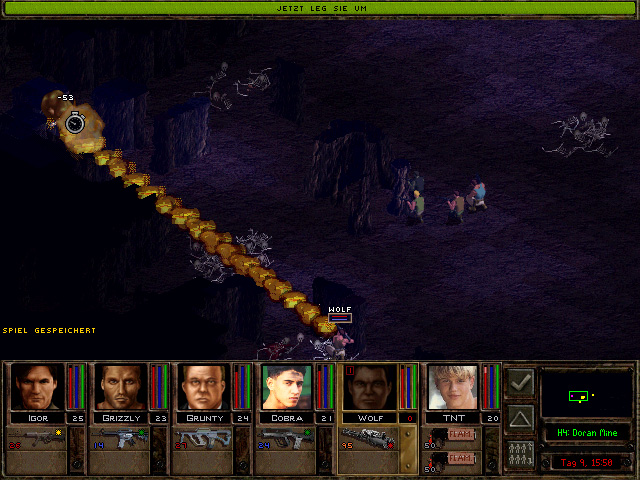The width and height of the screenshot is (640, 480).
Task: Select TNT's lower FLAM item slot
Action: (452, 459)
